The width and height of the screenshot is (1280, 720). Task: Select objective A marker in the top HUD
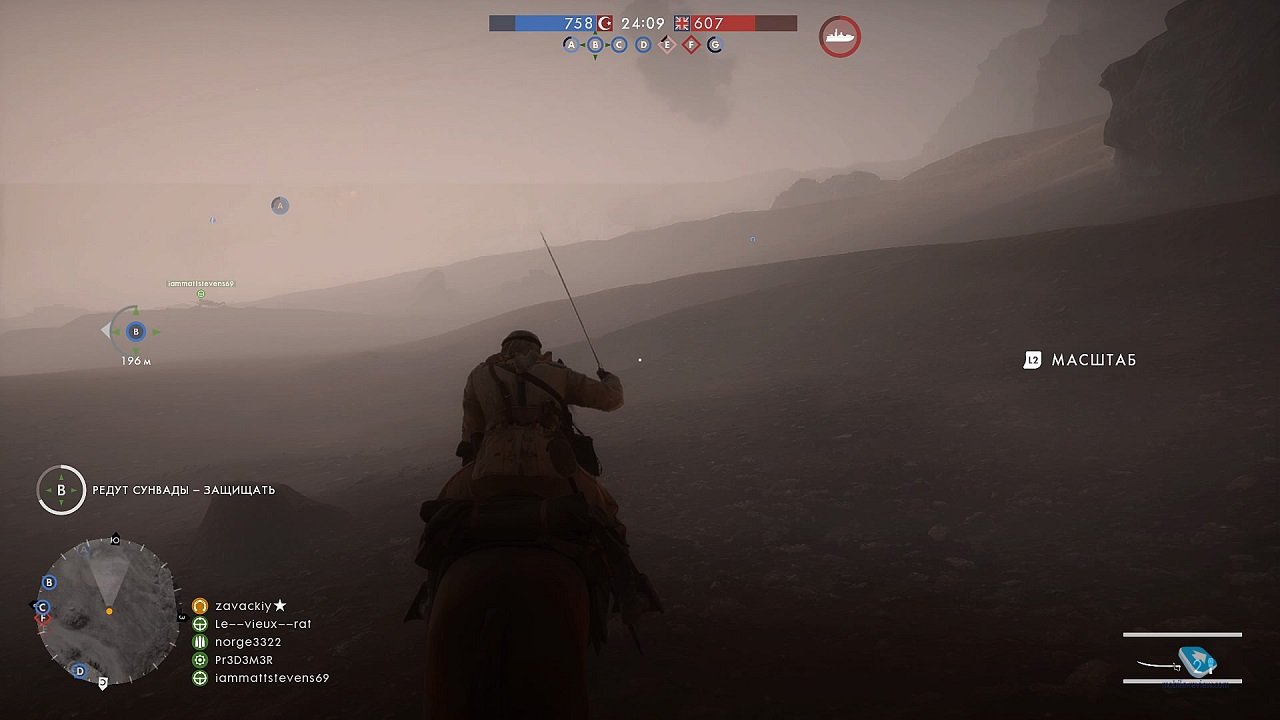click(570, 44)
